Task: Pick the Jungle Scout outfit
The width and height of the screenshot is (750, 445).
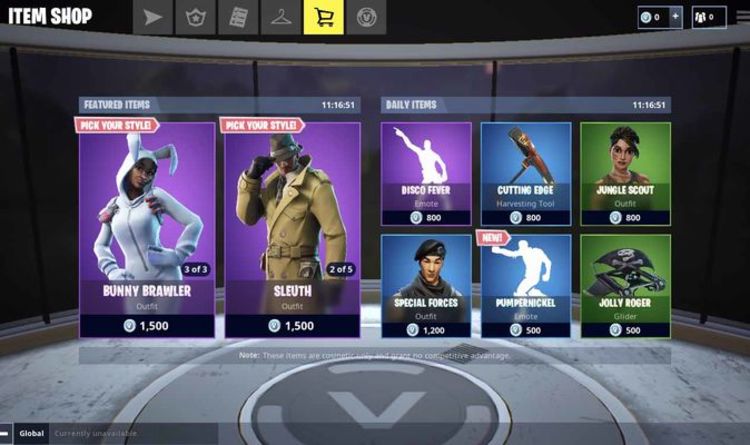Action: pyautogui.click(x=625, y=173)
